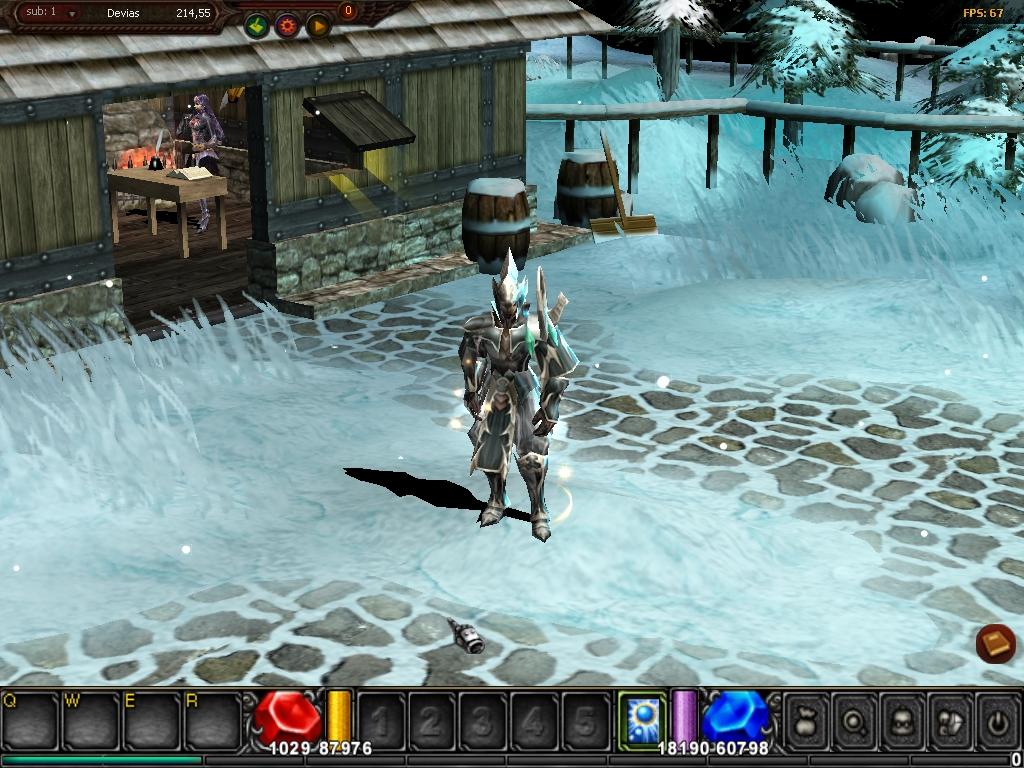Select the E hotkey slot
Screen dimensions: 1024x768
[152, 720]
